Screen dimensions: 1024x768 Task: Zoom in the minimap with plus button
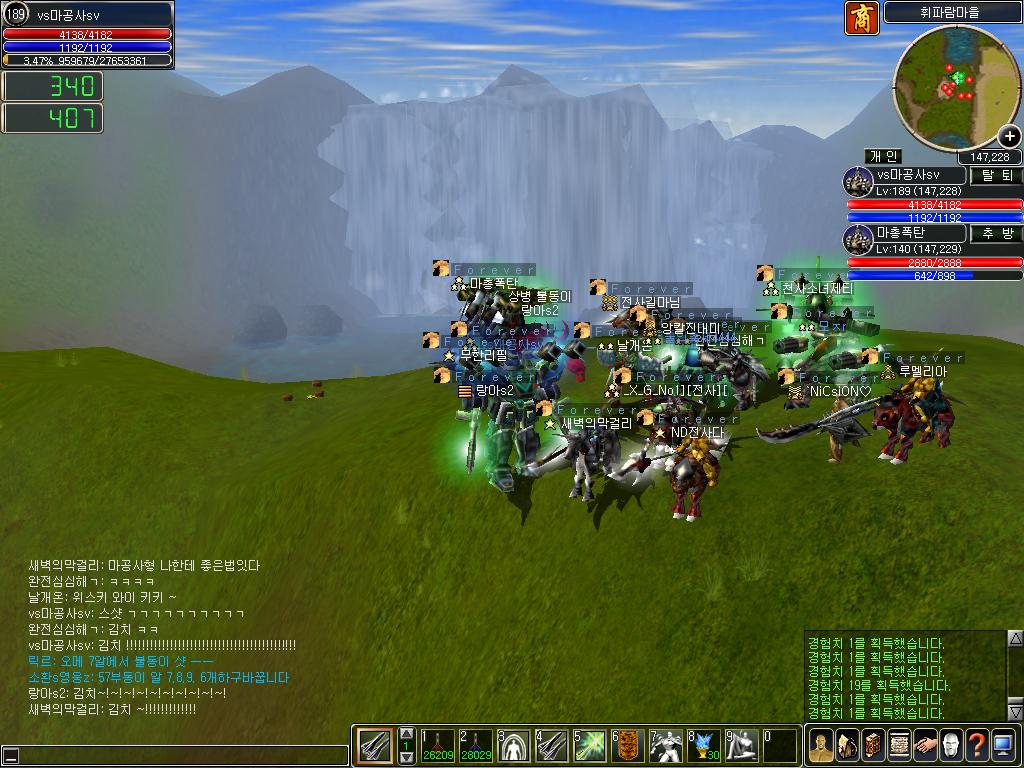1010,137
